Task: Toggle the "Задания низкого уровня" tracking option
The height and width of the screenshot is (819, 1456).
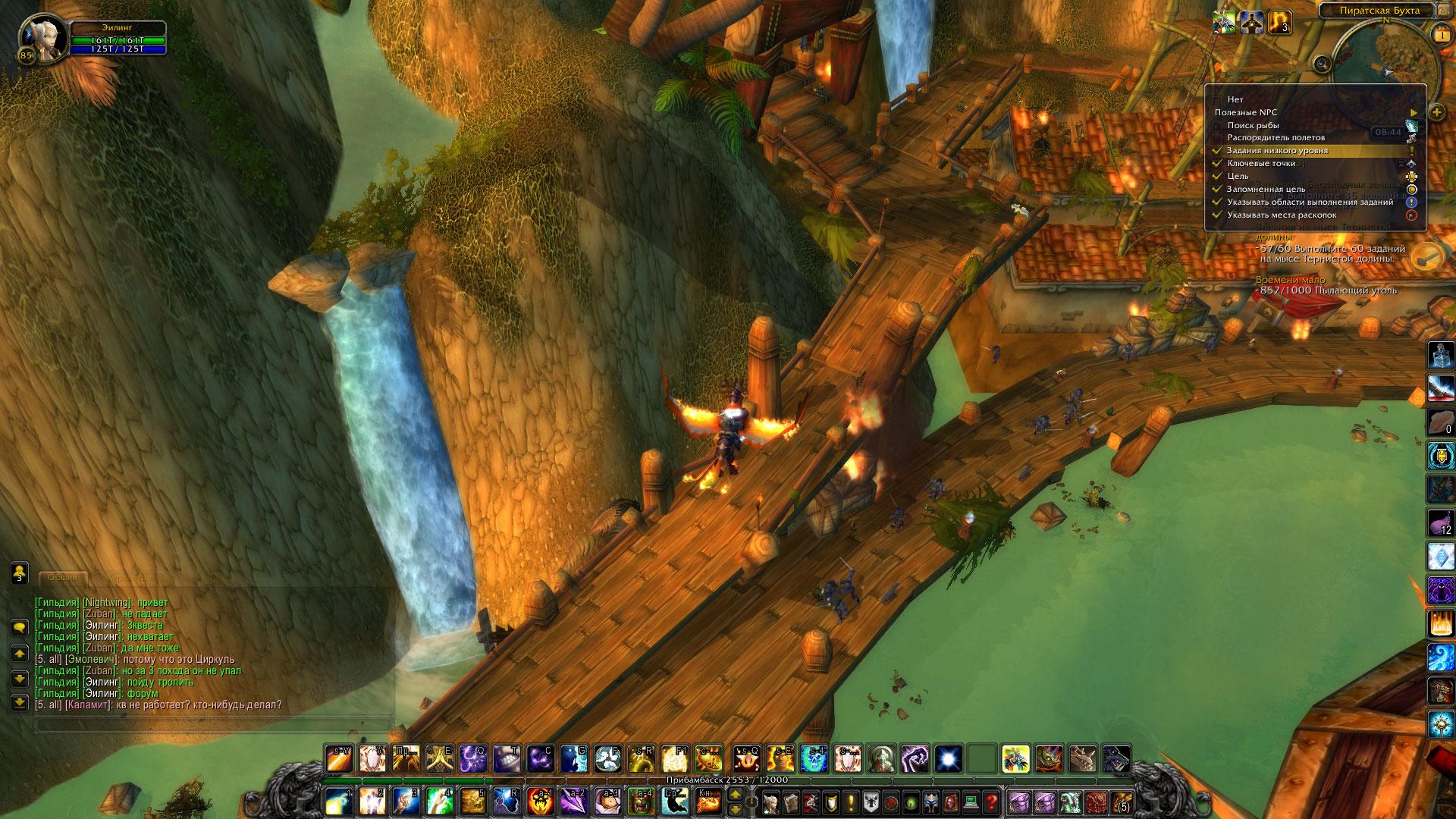Action: coord(1277,151)
